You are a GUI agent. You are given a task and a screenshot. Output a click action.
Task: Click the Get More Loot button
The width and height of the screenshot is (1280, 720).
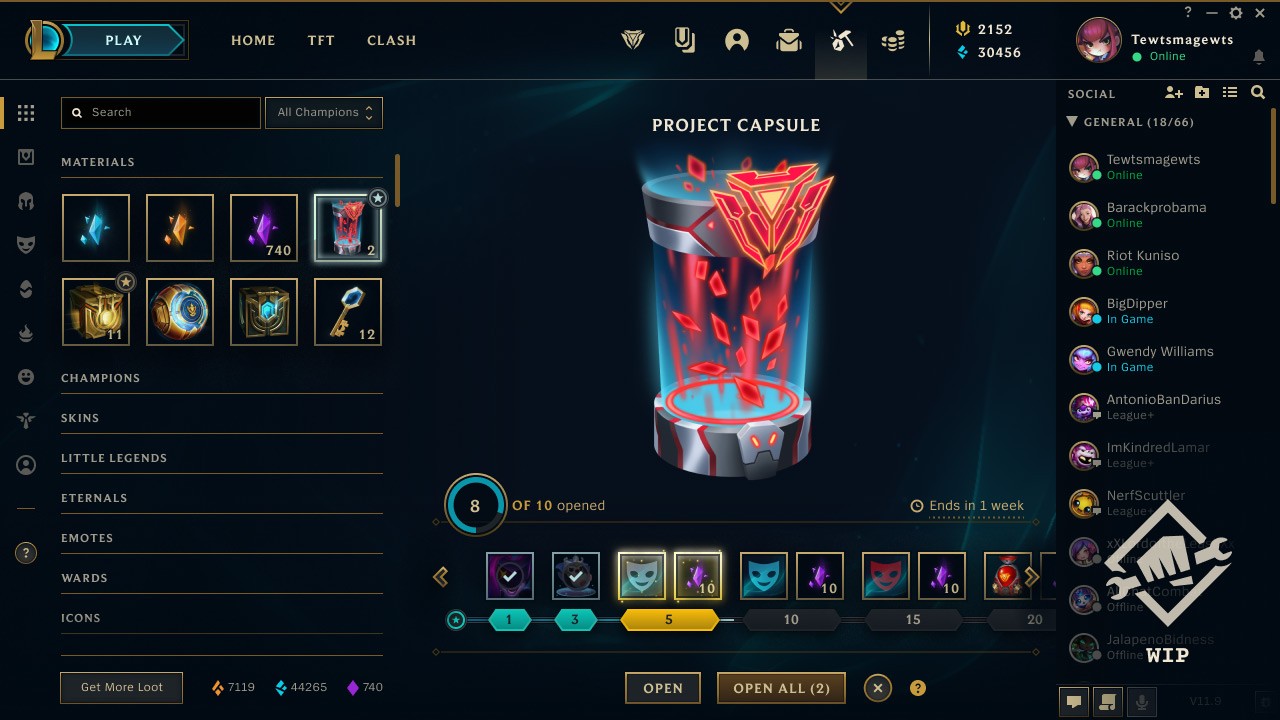pyautogui.click(x=121, y=687)
